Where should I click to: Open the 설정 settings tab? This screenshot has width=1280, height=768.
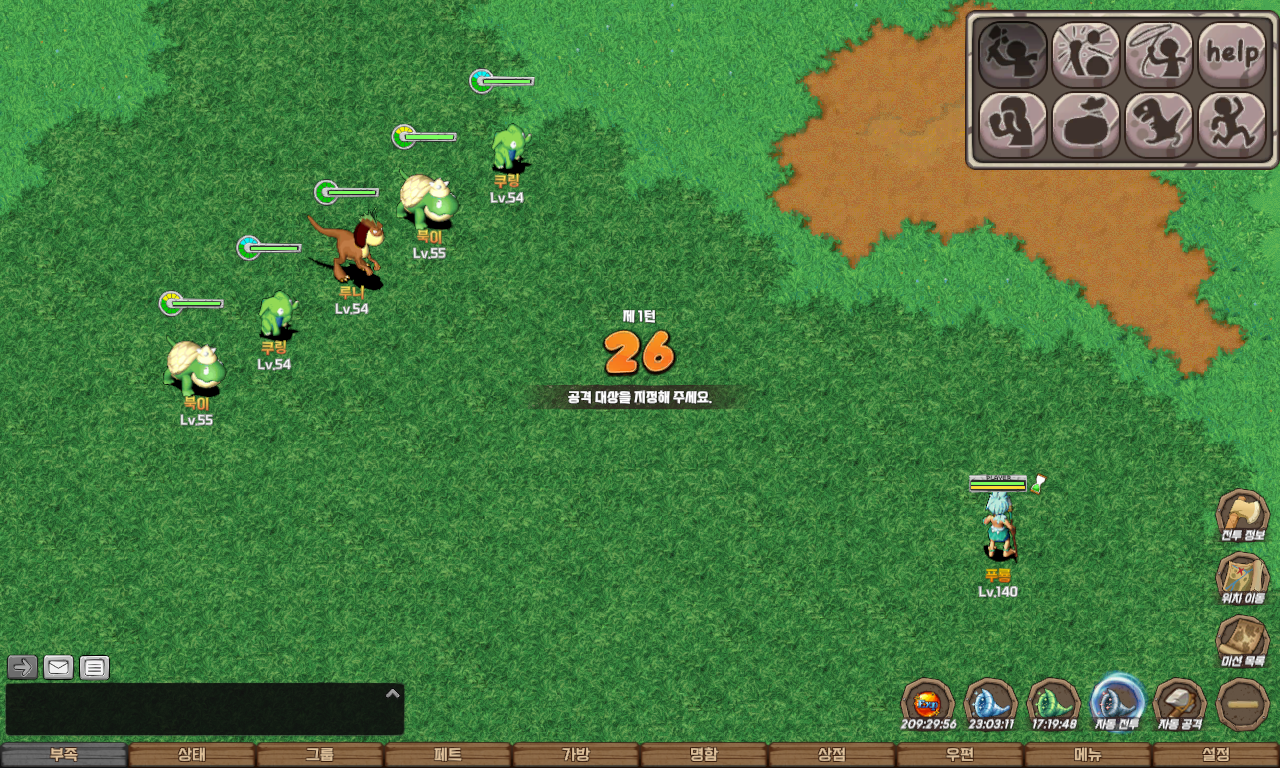(x=1216, y=755)
